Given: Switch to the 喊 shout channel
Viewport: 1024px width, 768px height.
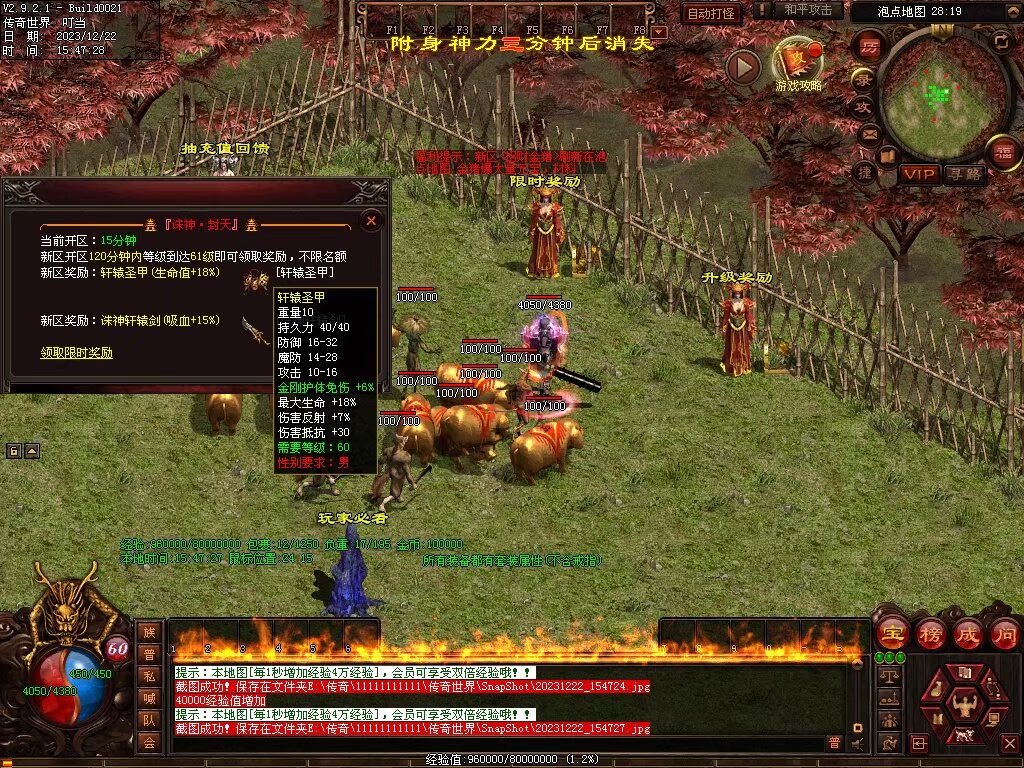Looking at the screenshot, I should tap(149, 698).
